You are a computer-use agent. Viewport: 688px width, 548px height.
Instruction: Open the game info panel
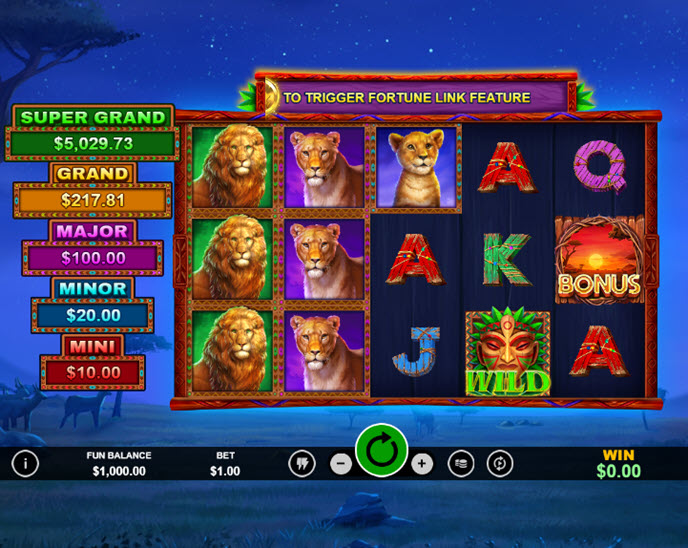tap(25, 463)
